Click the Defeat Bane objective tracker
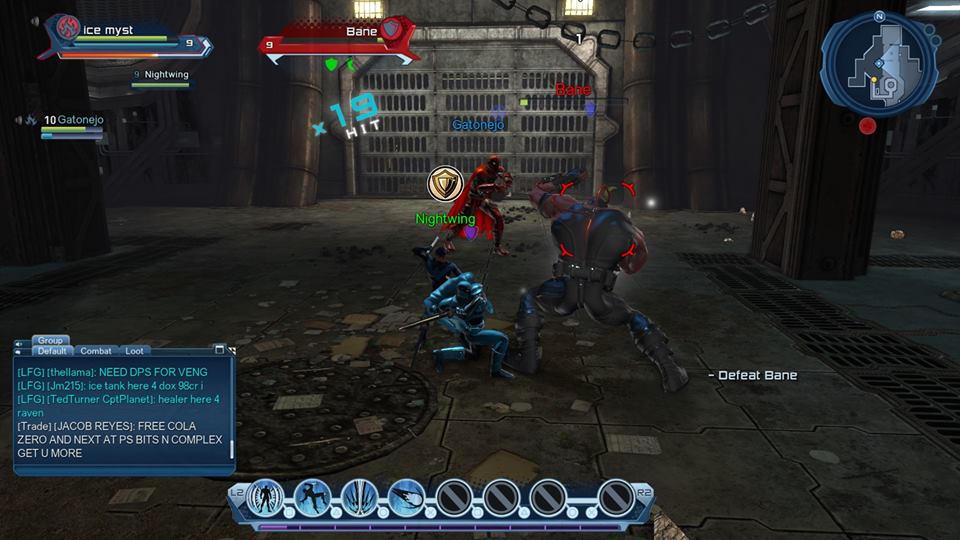The width and height of the screenshot is (960, 540). click(752, 375)
